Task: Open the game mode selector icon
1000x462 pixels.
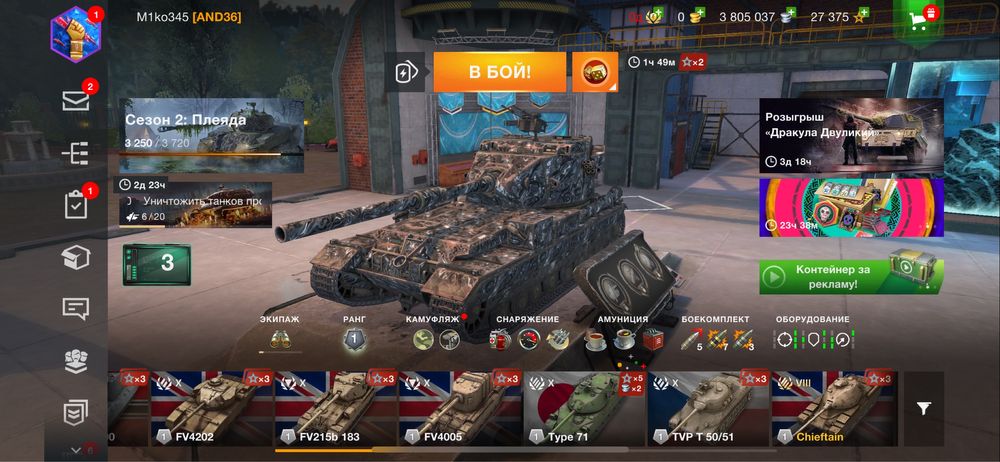Action: click(404, 72)
